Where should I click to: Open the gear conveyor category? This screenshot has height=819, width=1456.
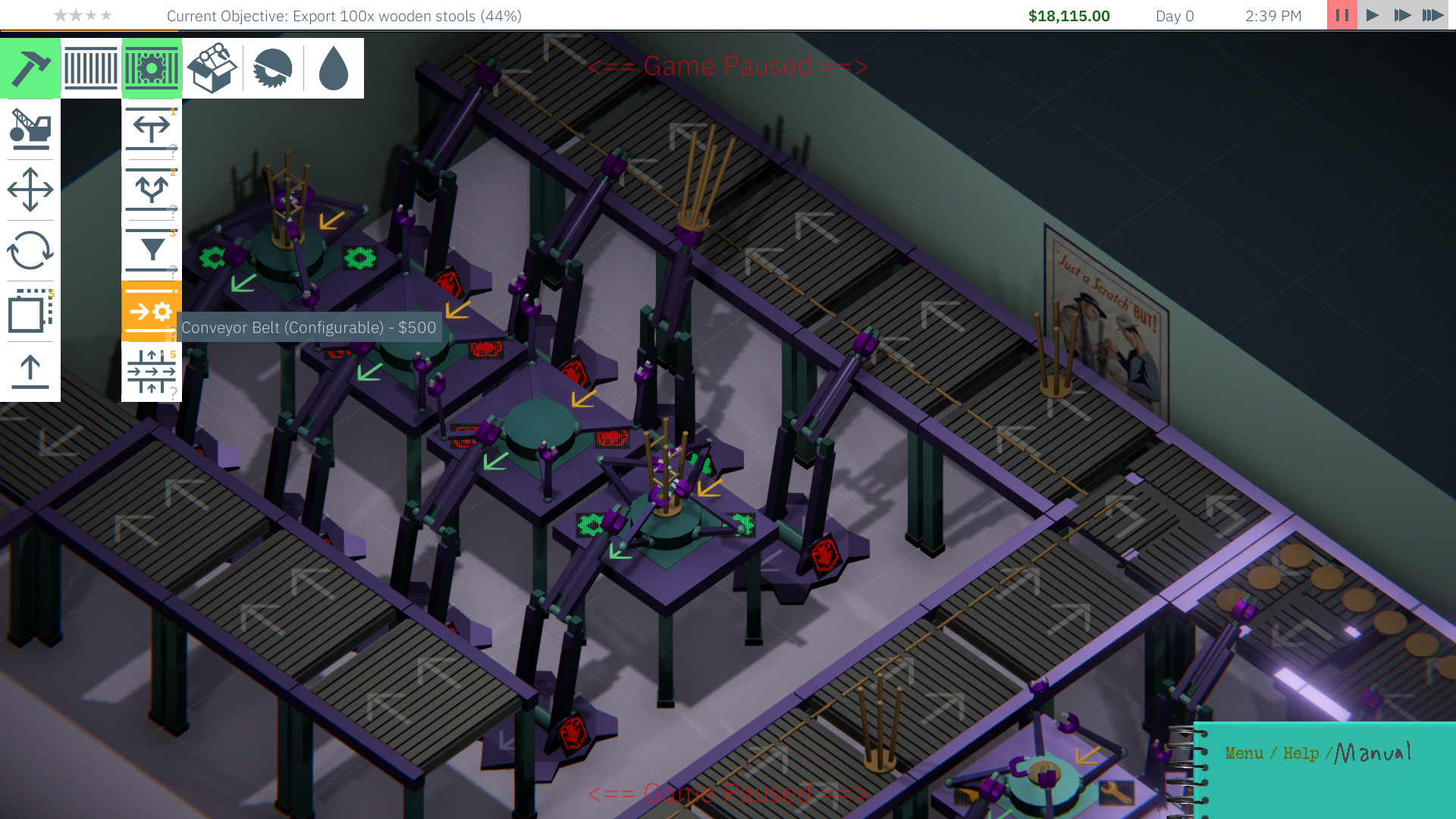[152, 68]
